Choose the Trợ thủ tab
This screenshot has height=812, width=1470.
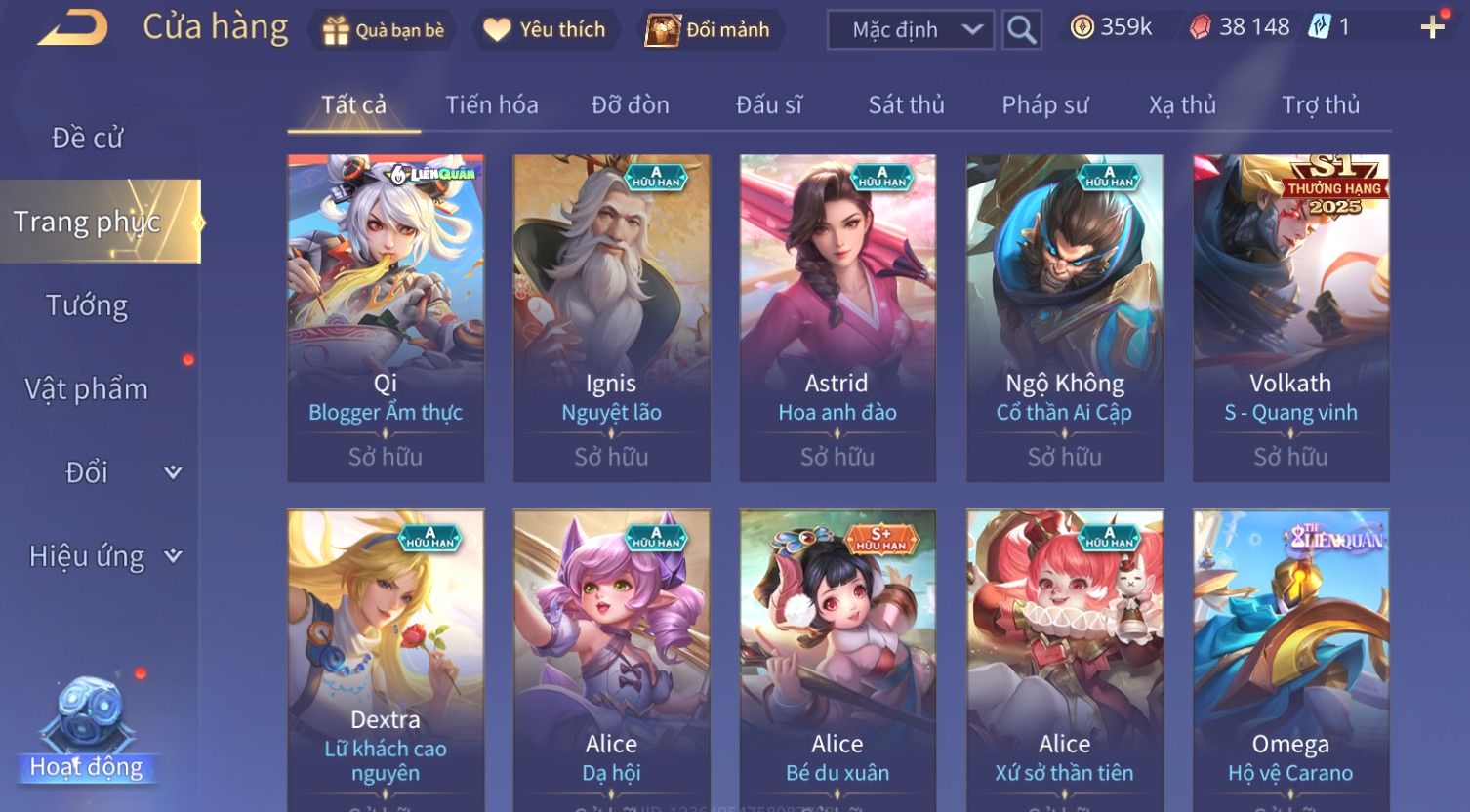pos(1320,104)
